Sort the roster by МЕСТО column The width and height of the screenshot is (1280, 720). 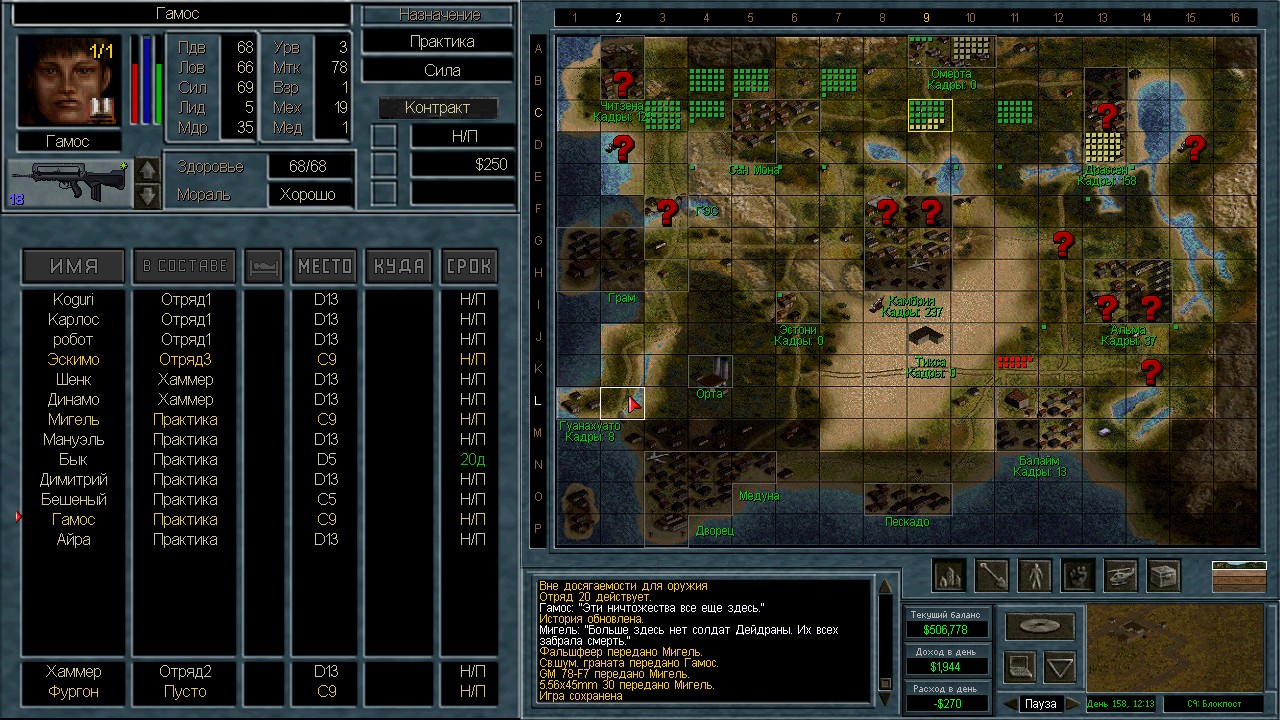(325, 266)
